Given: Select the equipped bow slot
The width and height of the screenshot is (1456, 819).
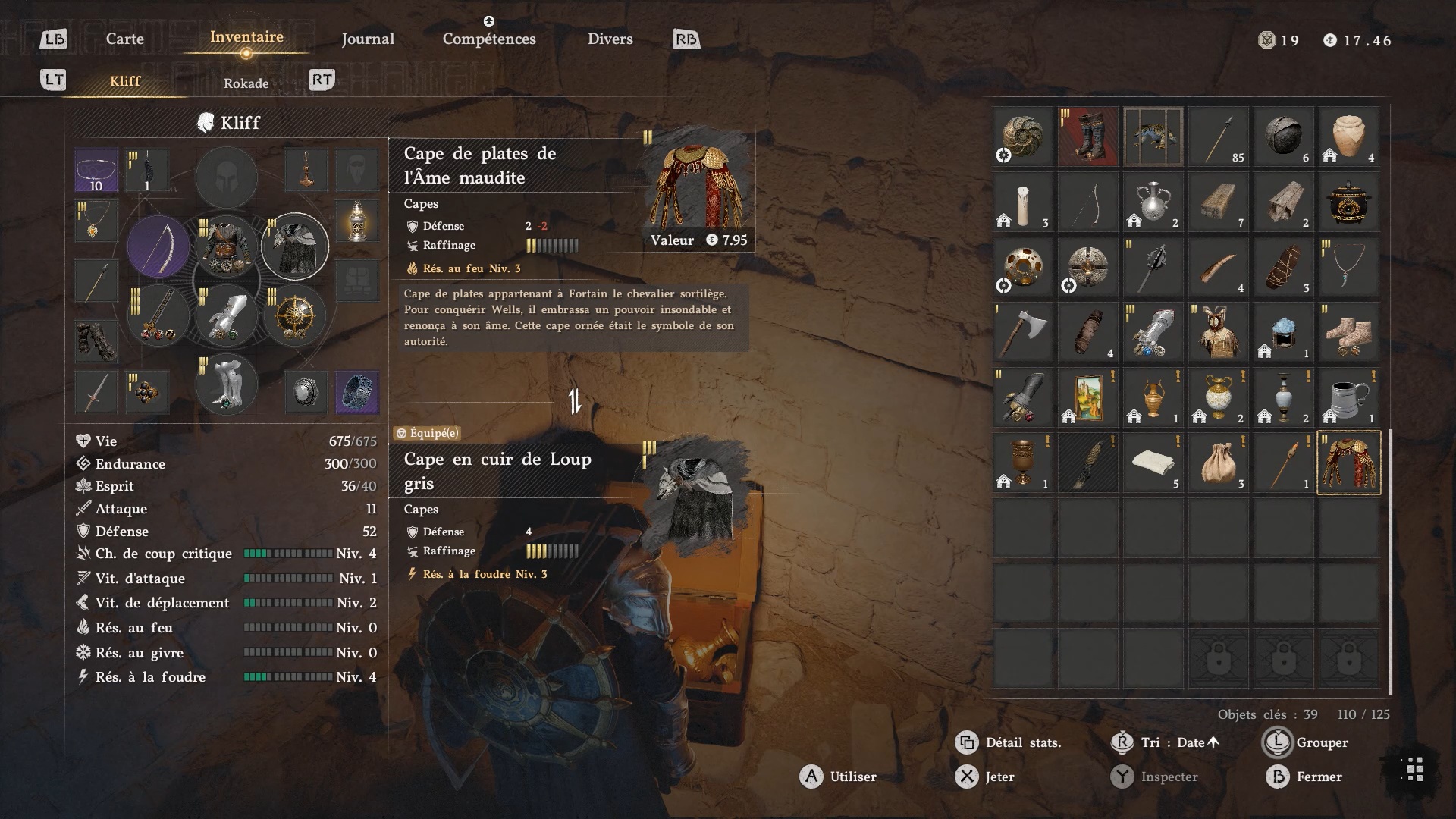Looking at the screenshot, I should (x=158, y=246).
